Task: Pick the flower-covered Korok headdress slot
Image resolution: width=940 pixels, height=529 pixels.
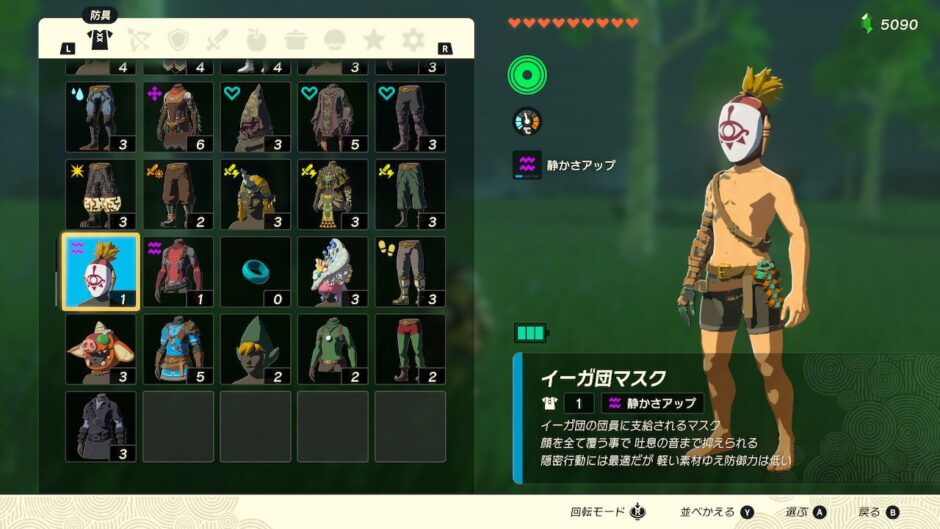Action: click(333, 272)
